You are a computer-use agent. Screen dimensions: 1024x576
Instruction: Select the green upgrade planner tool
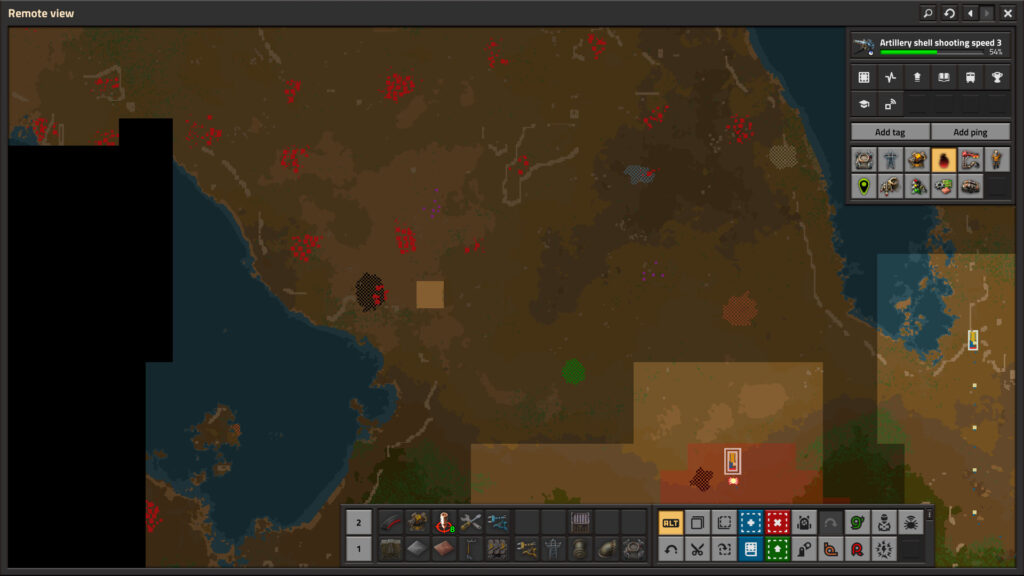tap(777, 548)
